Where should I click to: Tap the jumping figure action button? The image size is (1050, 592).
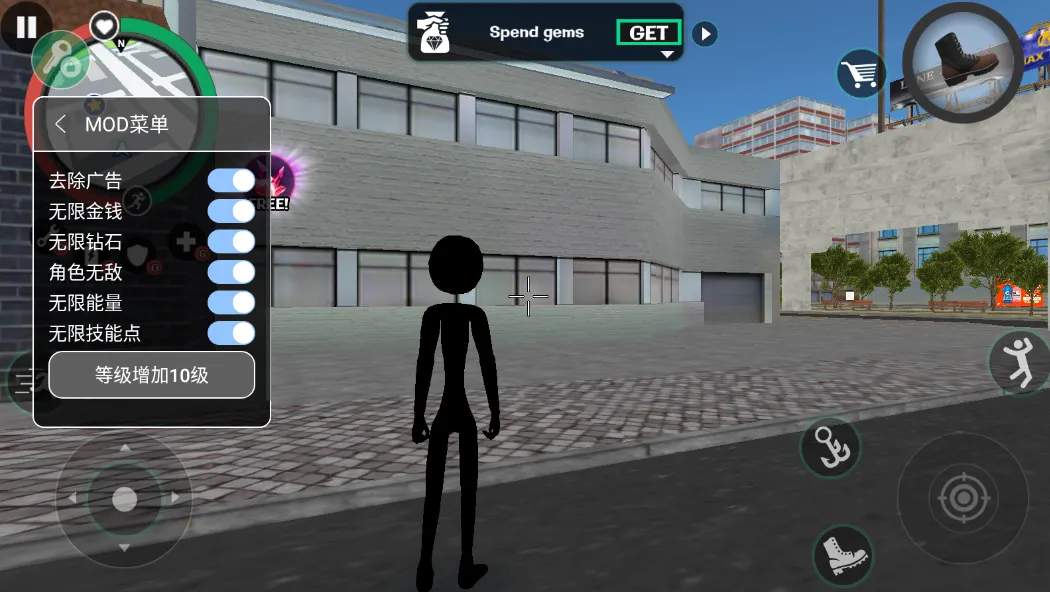tap(1020, 362)
